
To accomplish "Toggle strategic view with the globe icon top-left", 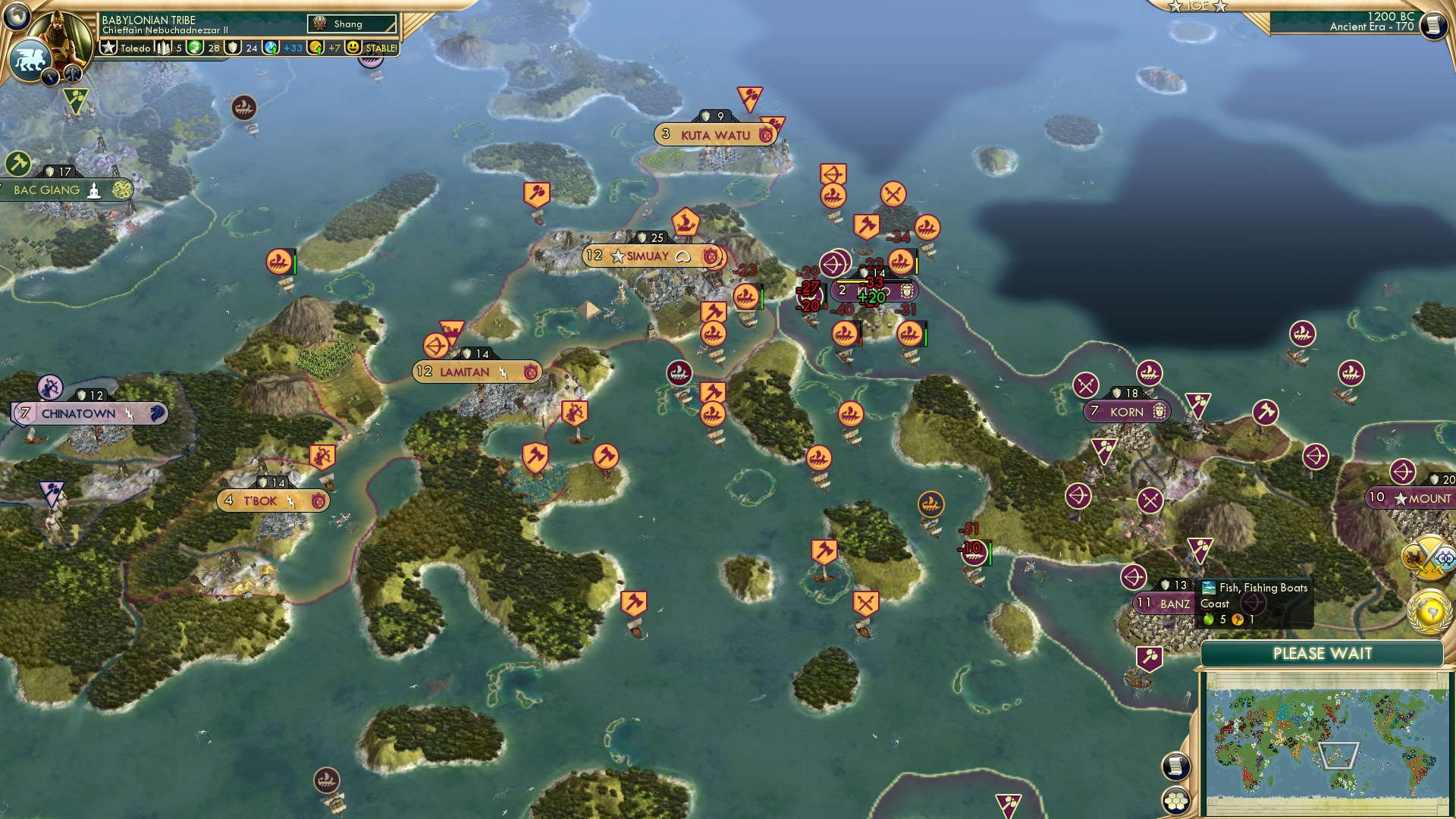I will coord(15,17).
